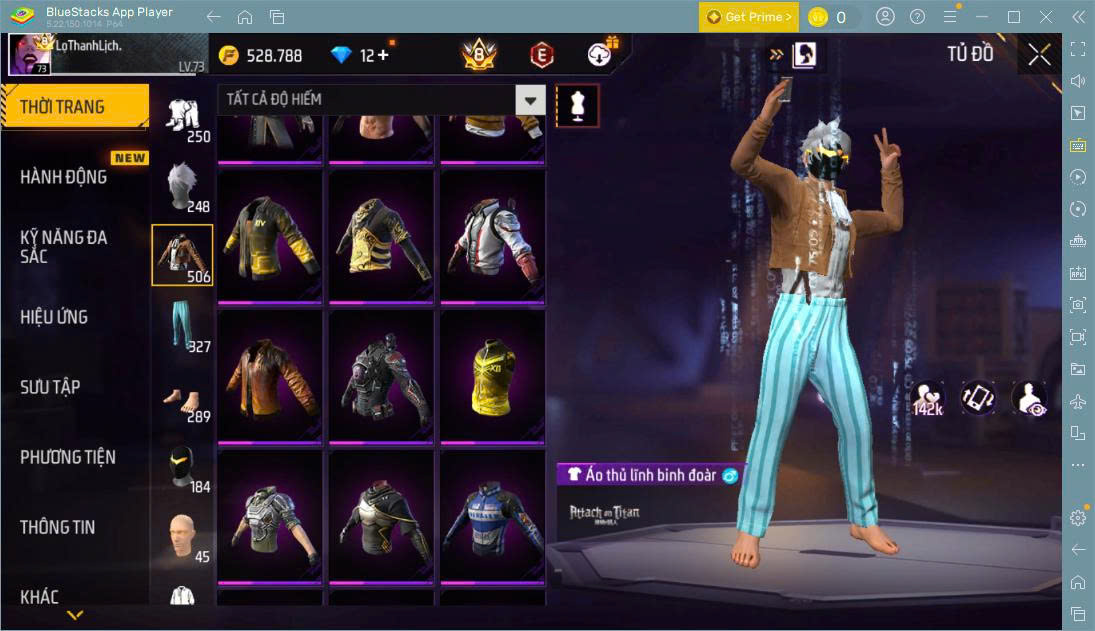
Task: Select the Hiệu Ứng tab
Action: [x=54, y=317]
